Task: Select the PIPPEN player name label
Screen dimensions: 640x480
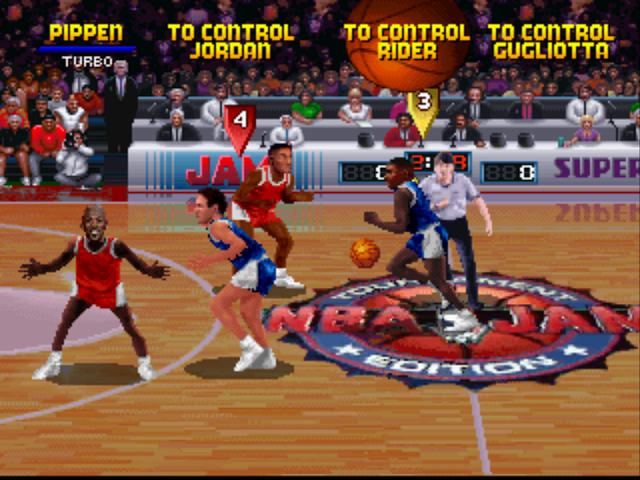Action: [x=86, y=33]
